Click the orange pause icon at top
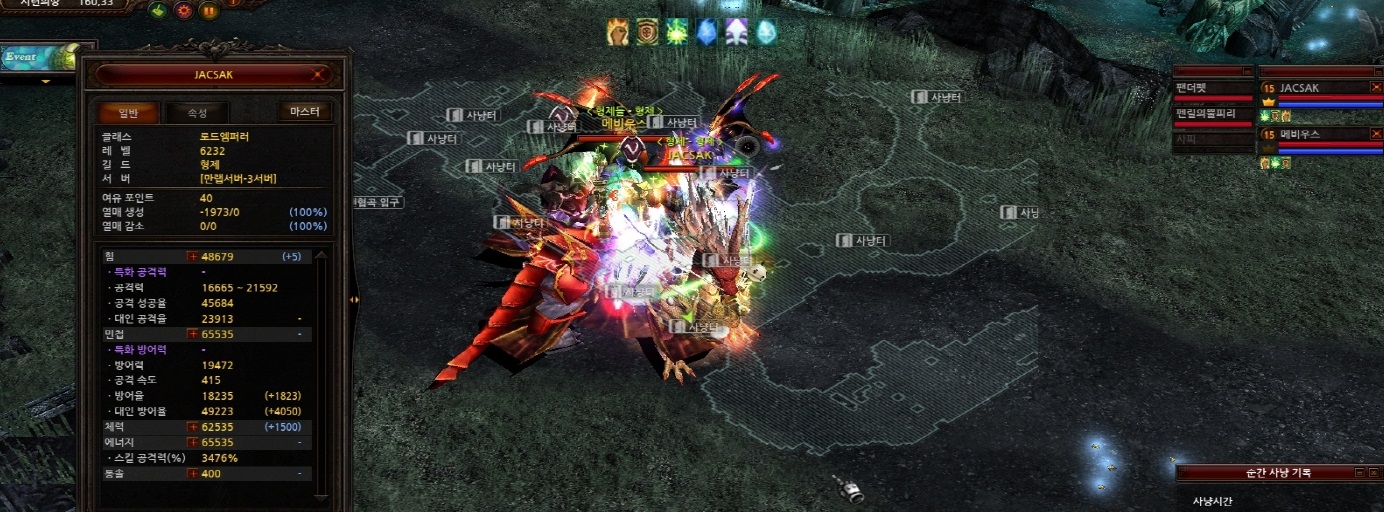 pos(209,11)
